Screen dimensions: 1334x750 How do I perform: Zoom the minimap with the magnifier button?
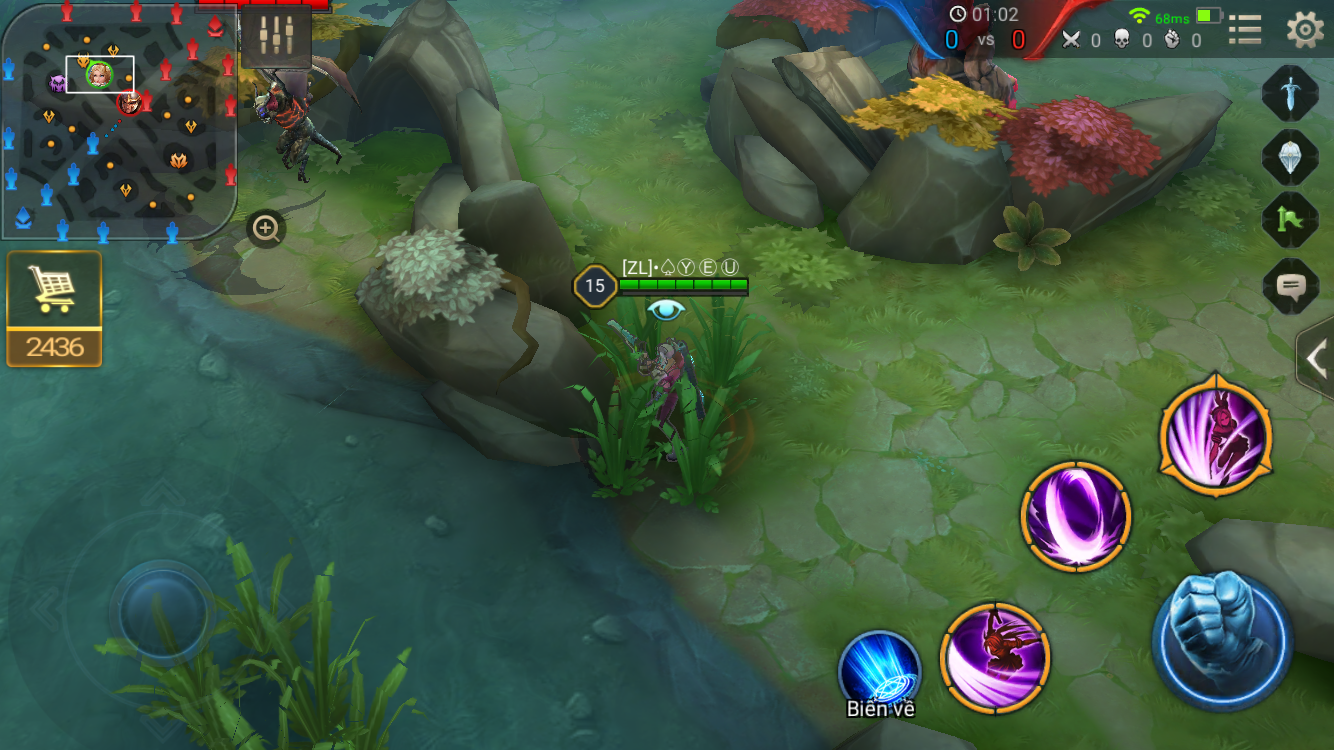coord(266,229)
